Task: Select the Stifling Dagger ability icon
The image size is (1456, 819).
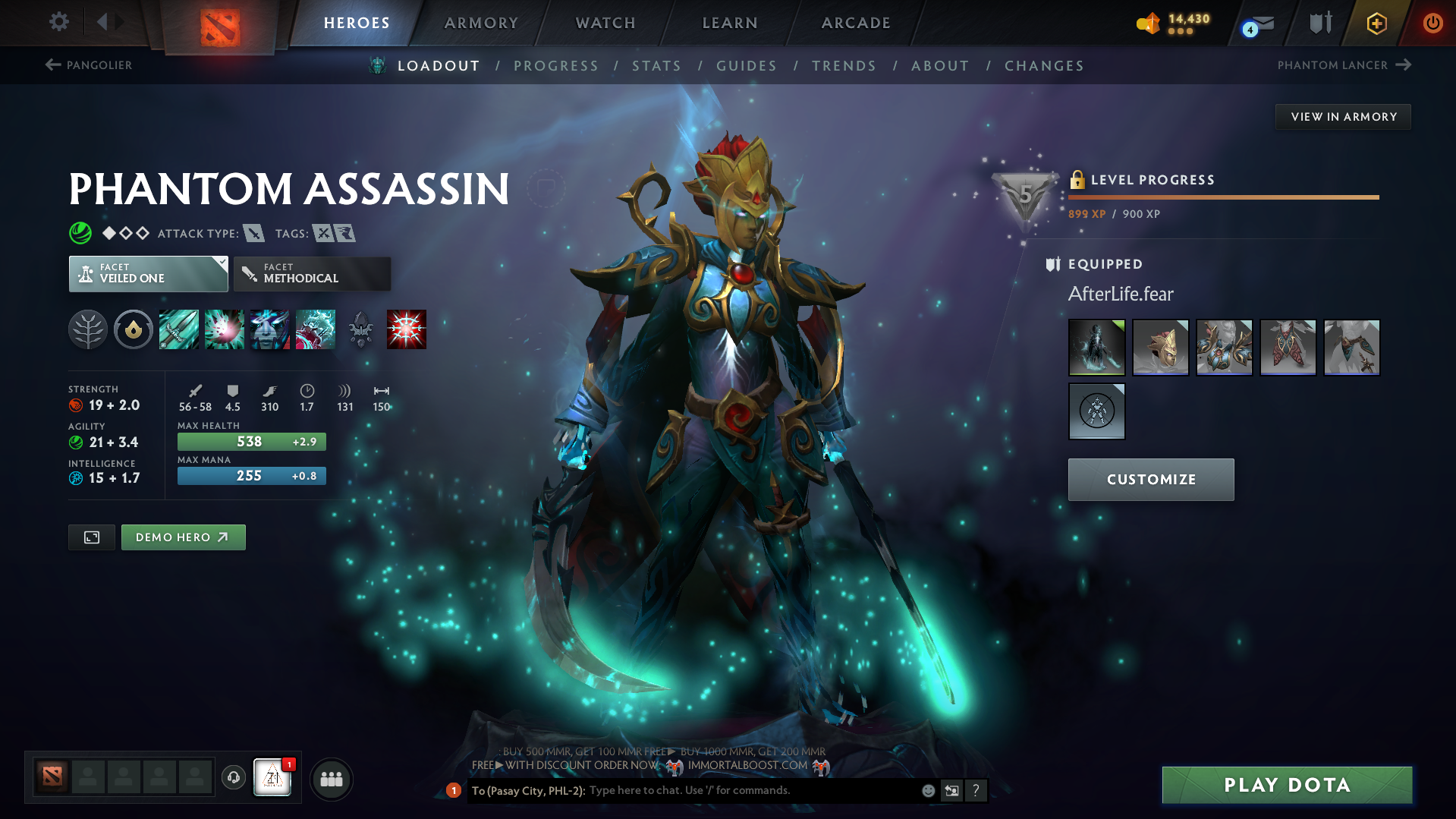Action: coord(178,329)
